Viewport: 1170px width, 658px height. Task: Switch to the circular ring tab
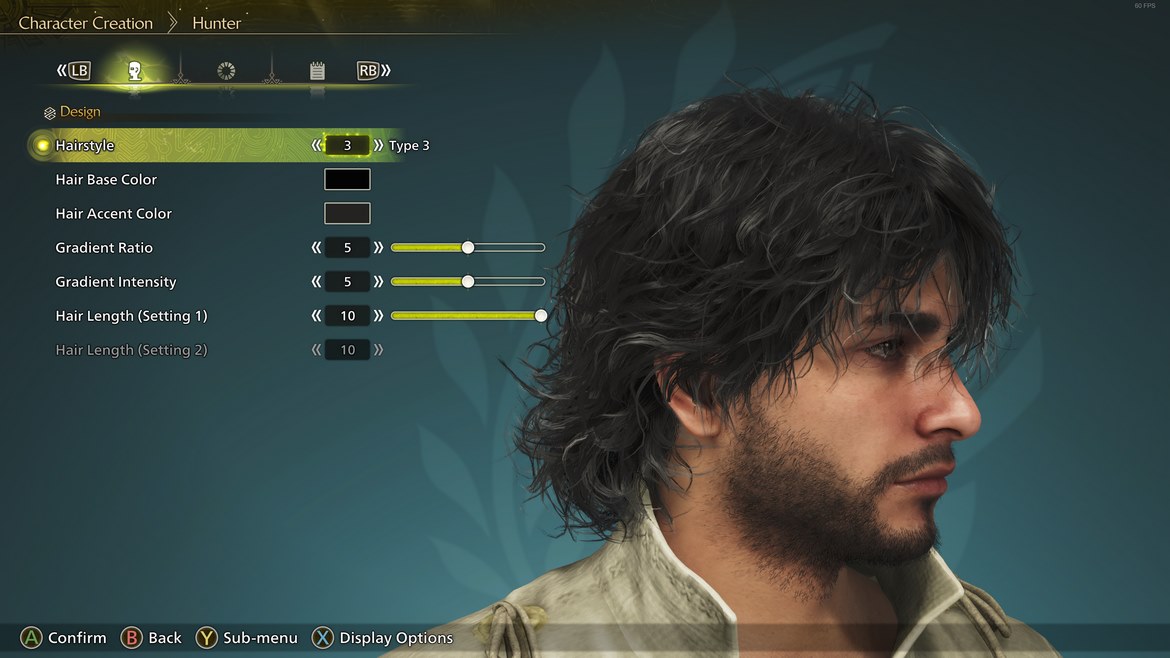pyautogui.click(x=226, y=71)
